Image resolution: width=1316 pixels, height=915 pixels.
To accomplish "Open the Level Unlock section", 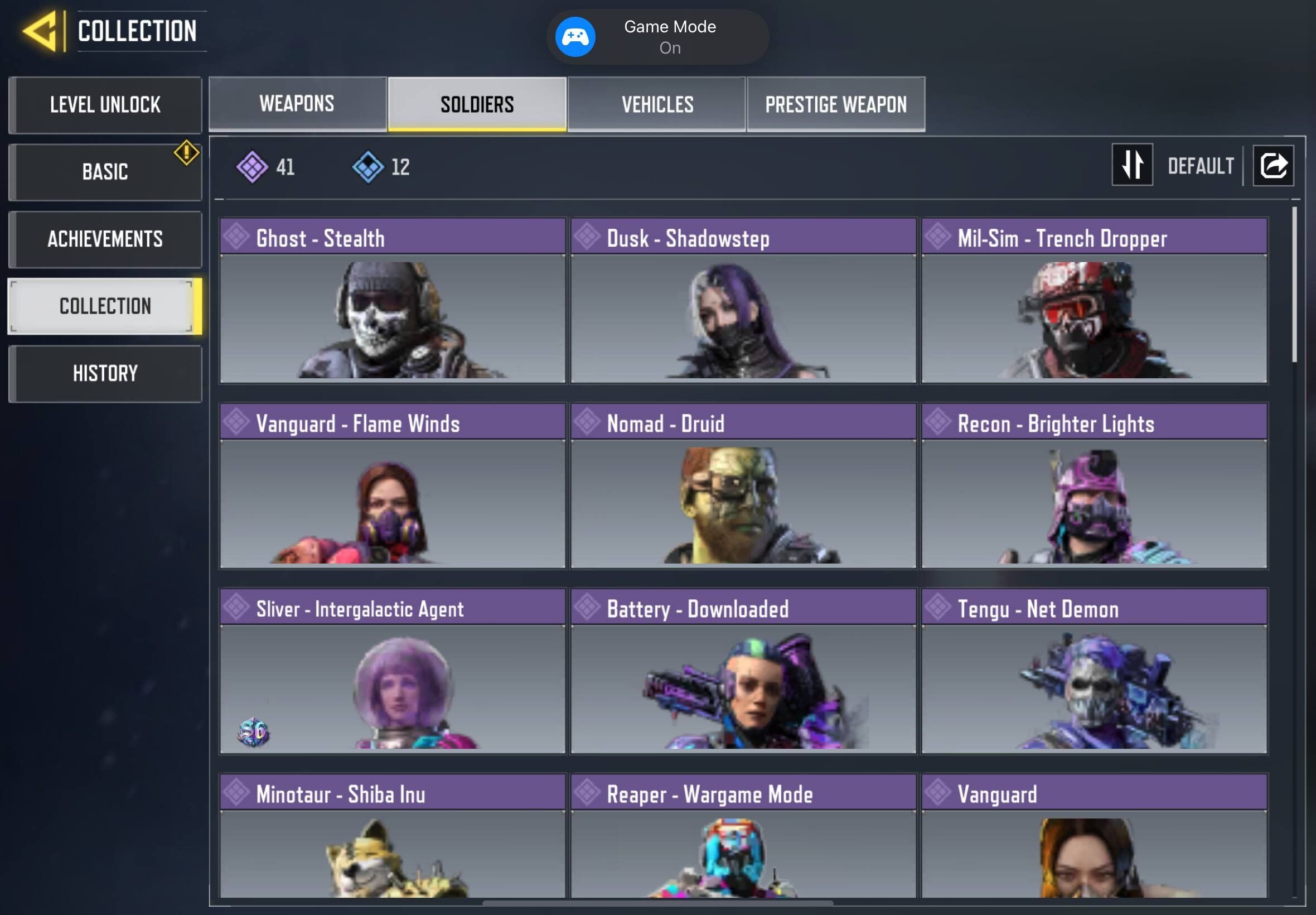I will point(105,105).
